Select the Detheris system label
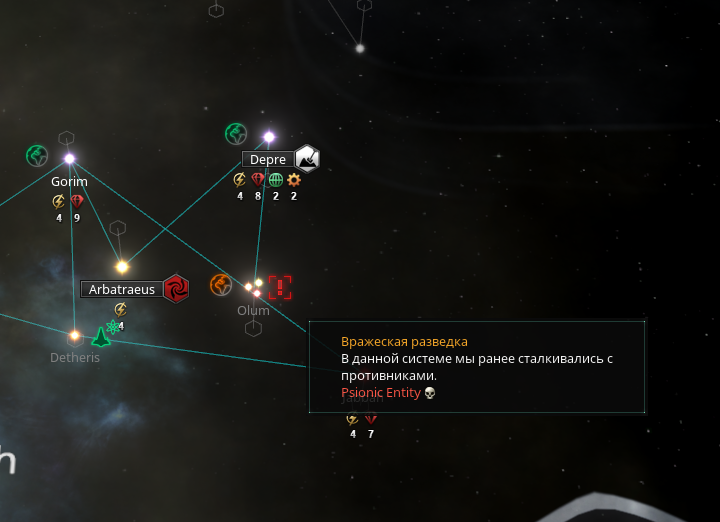 pyautogui.click(x=75, y=357)
